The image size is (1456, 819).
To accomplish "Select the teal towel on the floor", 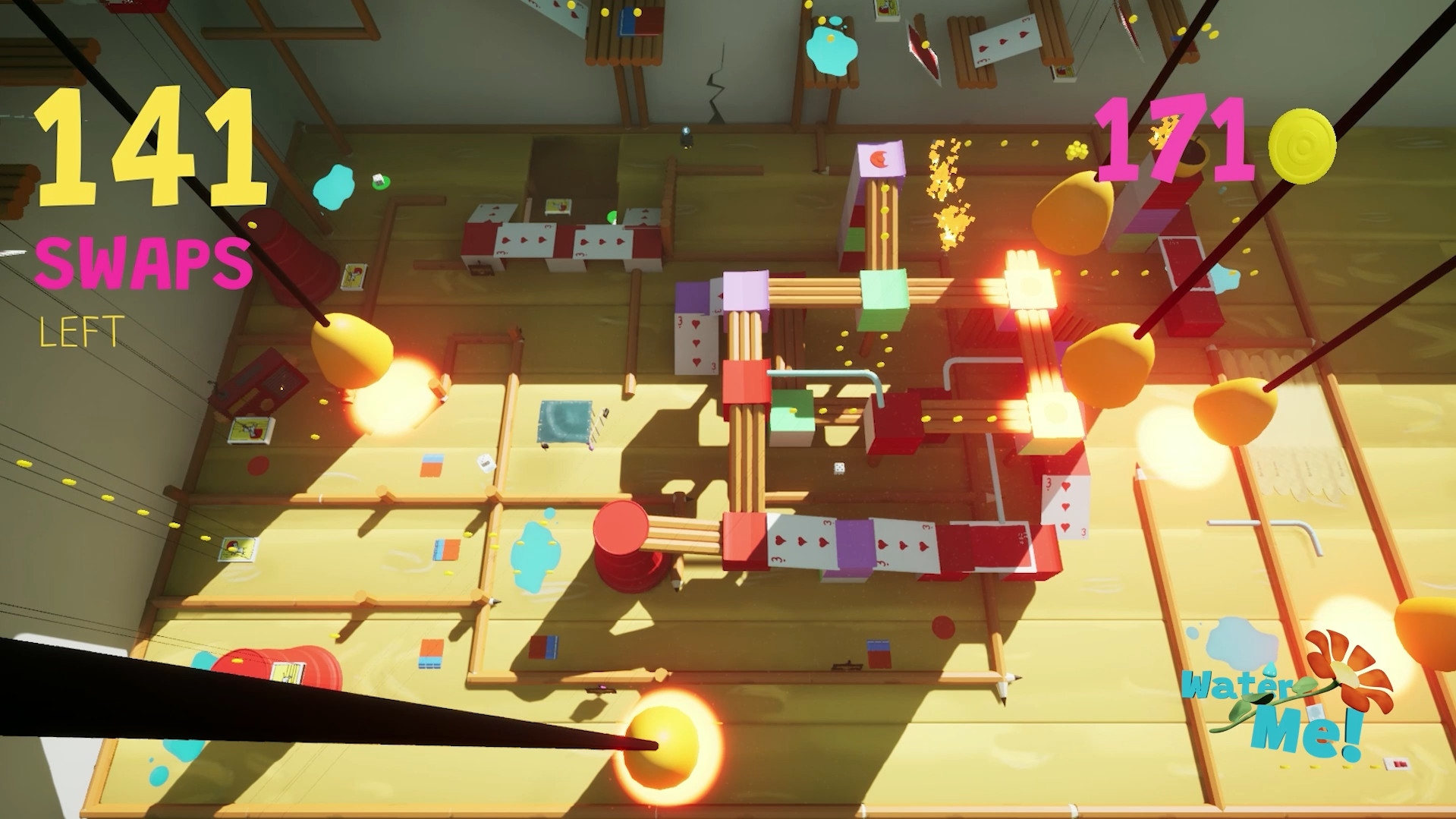I will click(565, 419).
